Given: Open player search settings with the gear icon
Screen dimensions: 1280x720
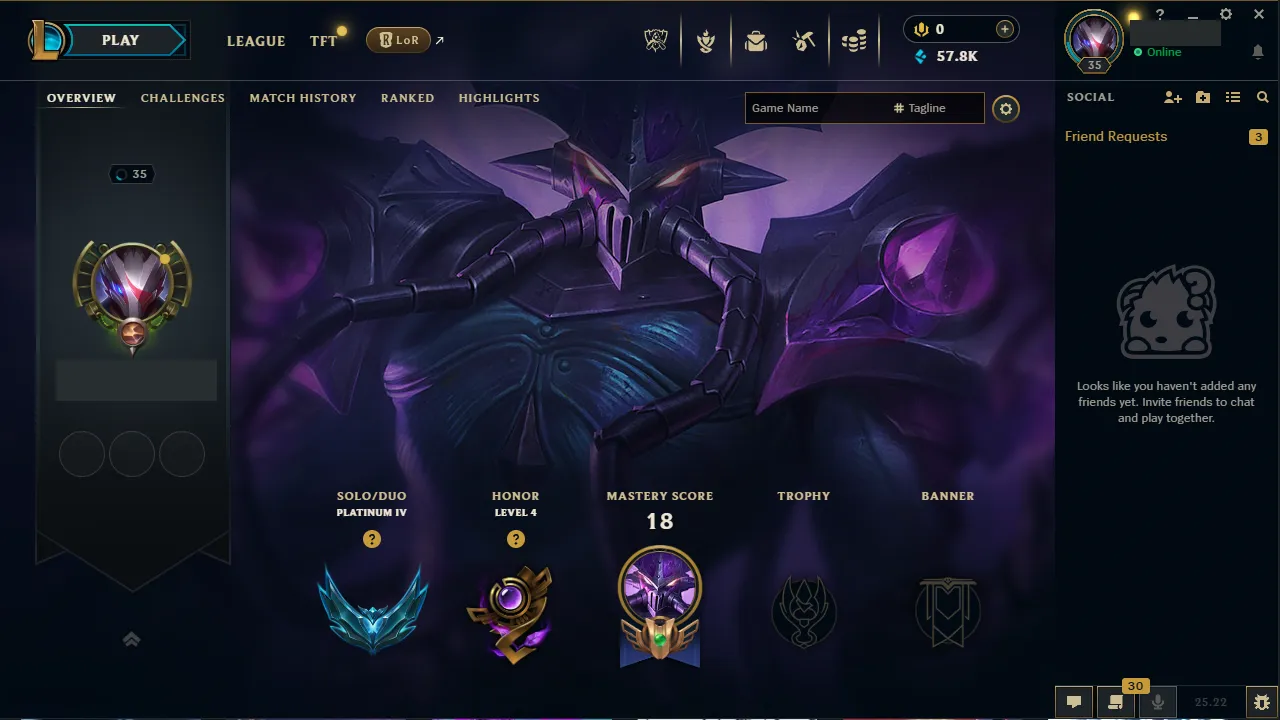Looking at the screenshot, I should pyautogui.click(x=1006, y=108).
